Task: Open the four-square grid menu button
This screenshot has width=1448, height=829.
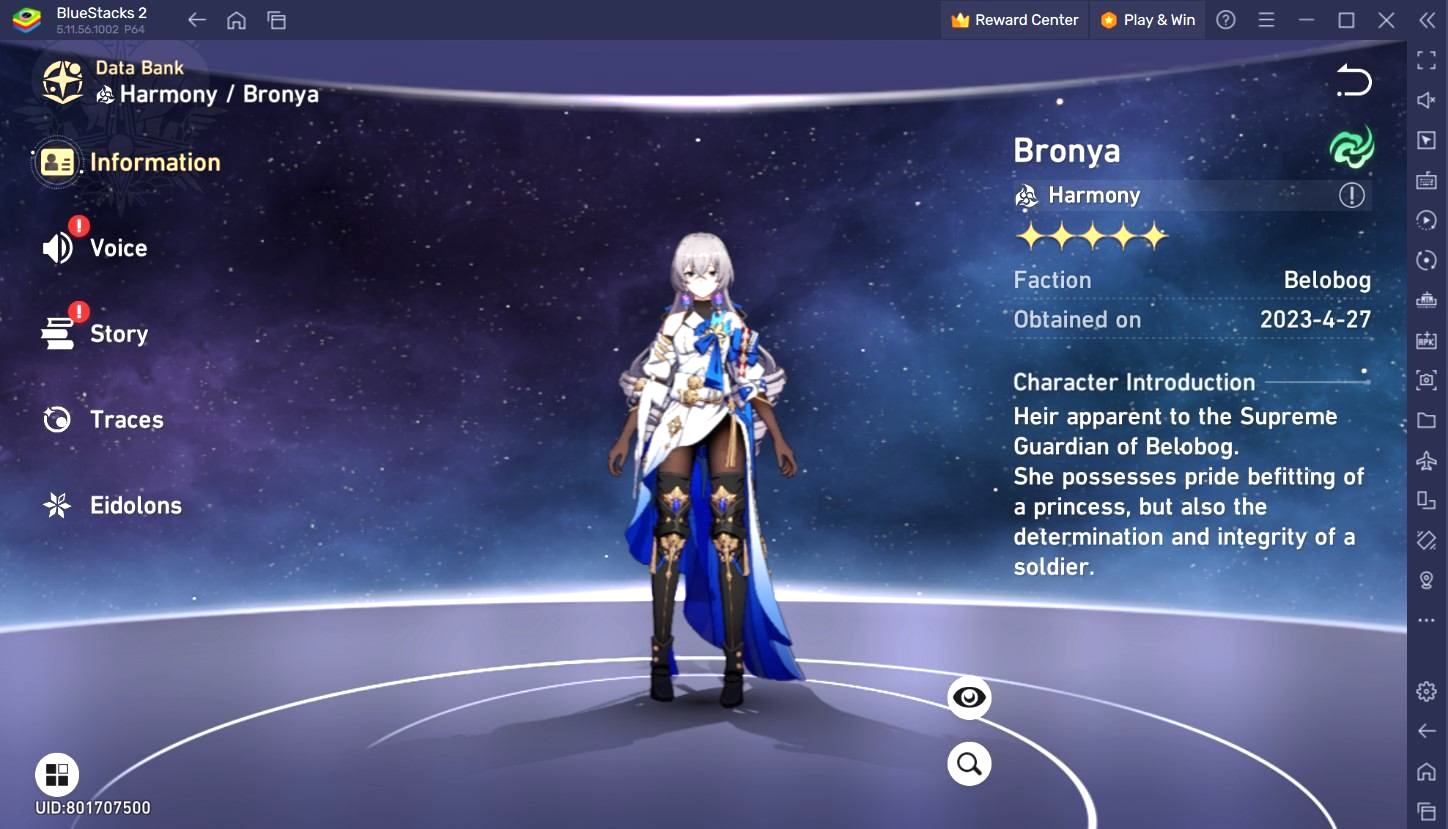Action: click(x=57, y=774)
